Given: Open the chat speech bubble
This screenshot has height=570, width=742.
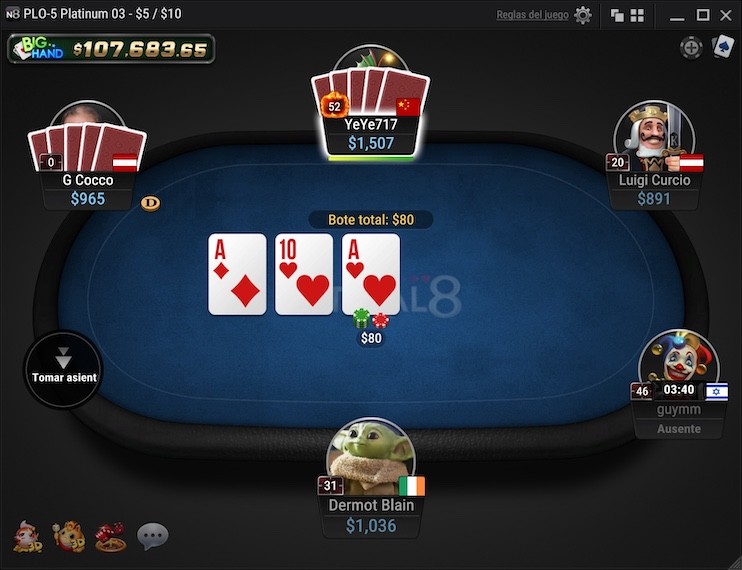Looking at the screenshot, I should pos(152,537).
